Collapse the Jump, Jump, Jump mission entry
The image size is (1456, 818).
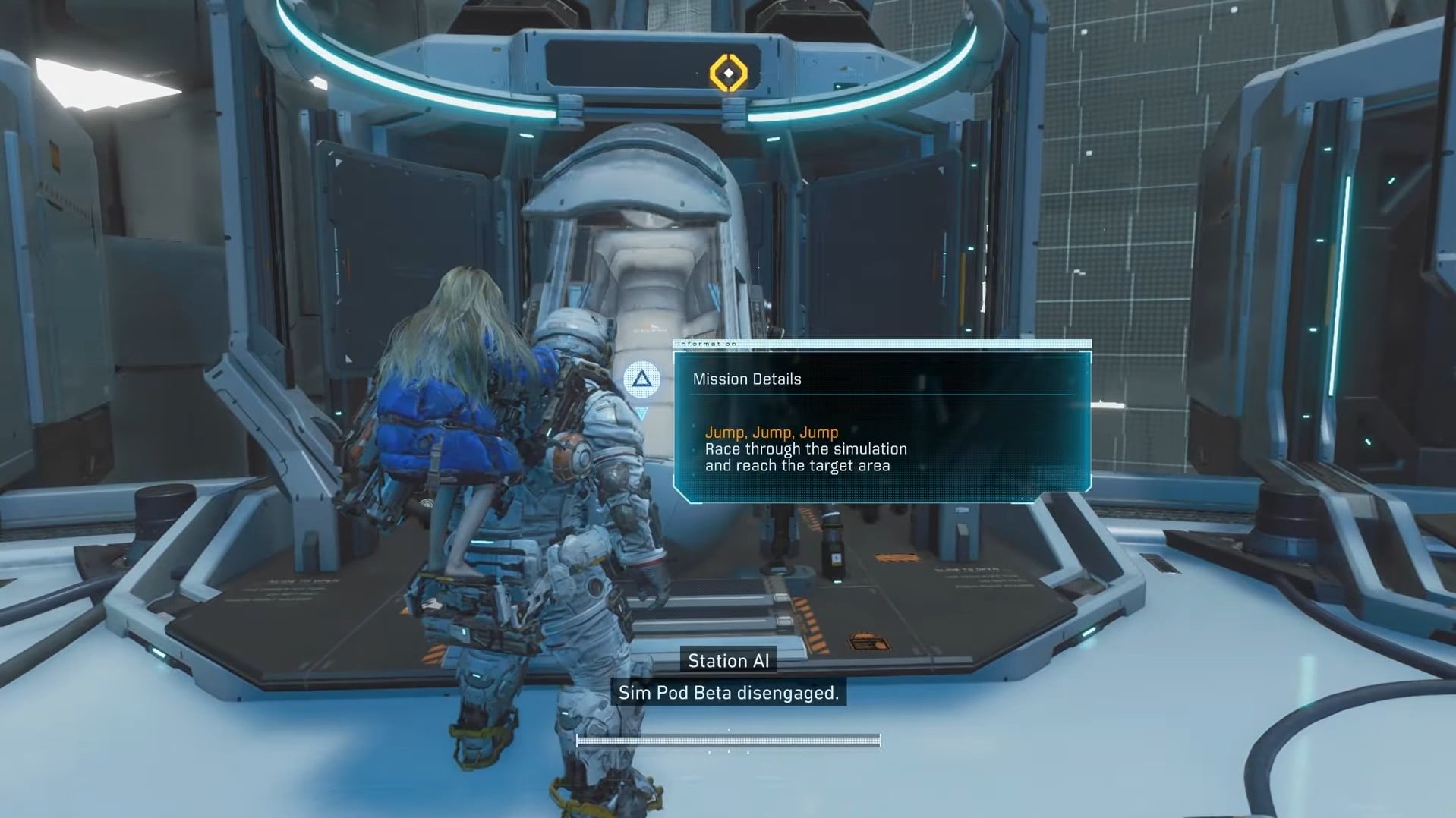(x=771, y=433)
